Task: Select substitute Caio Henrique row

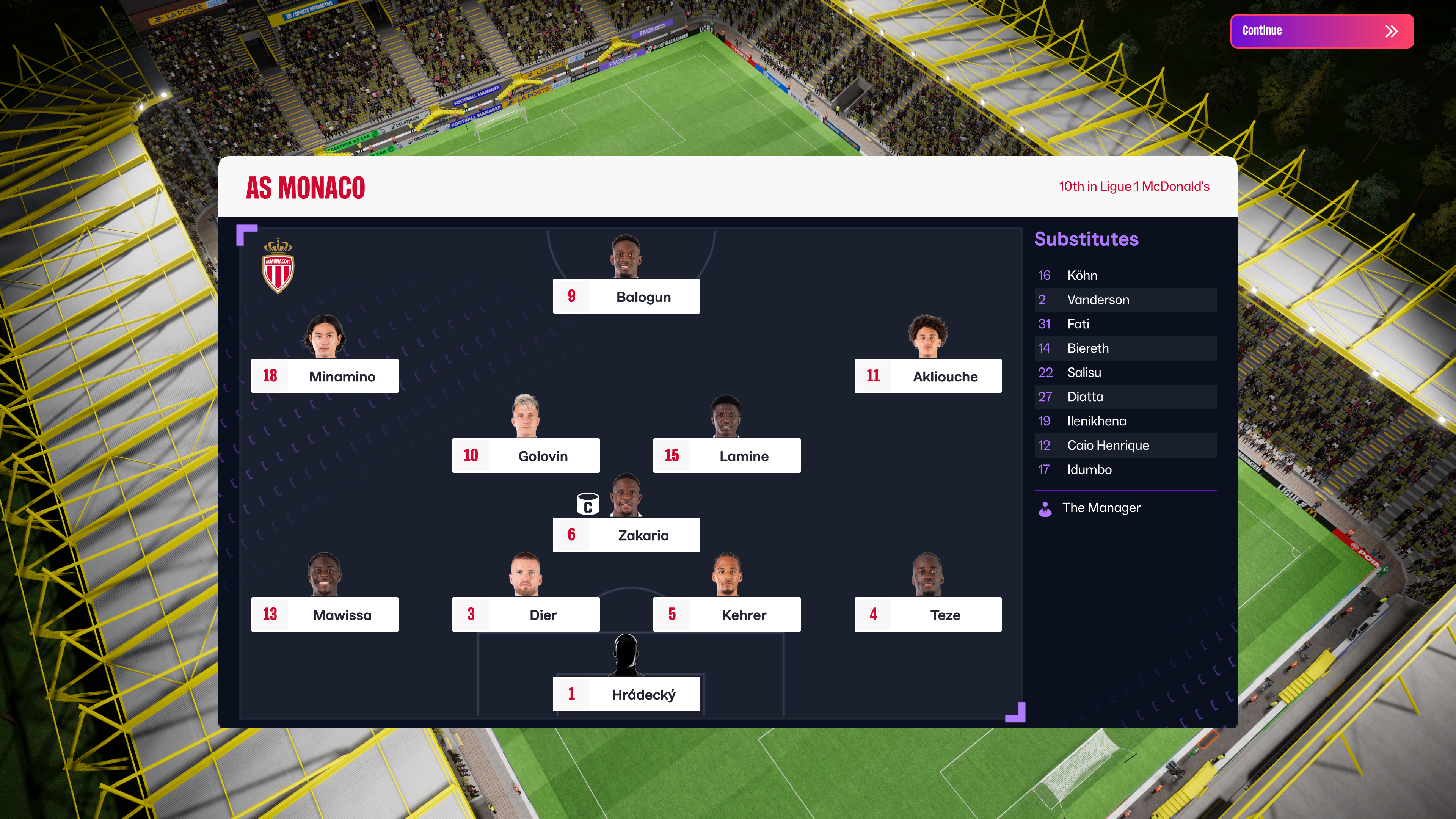Action: [1125, 446]
